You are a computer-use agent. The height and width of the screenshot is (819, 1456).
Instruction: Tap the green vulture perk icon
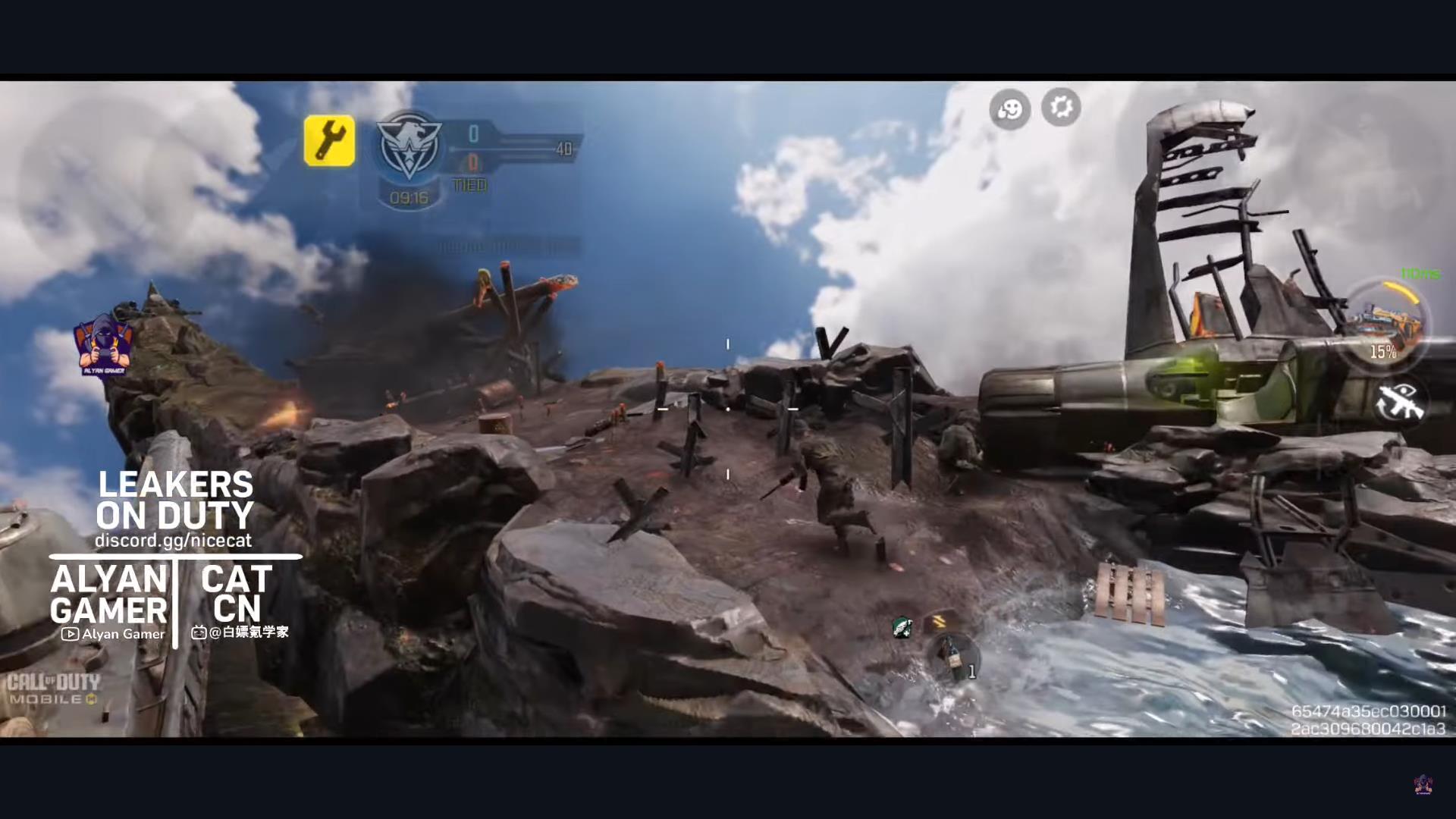pos(902,627)
